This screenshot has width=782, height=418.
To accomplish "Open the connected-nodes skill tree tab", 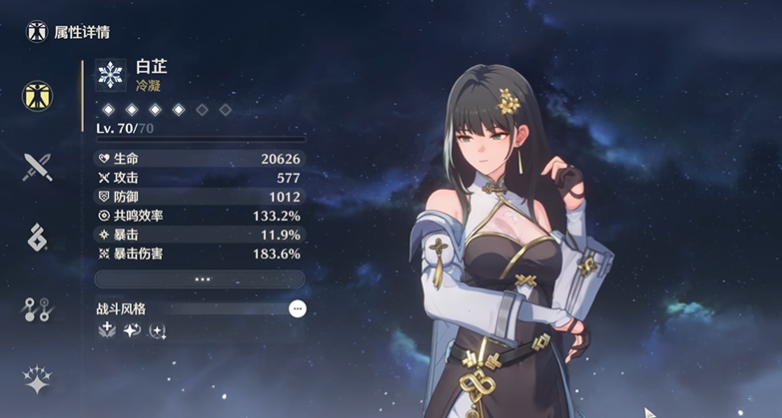I will (37, 309).
